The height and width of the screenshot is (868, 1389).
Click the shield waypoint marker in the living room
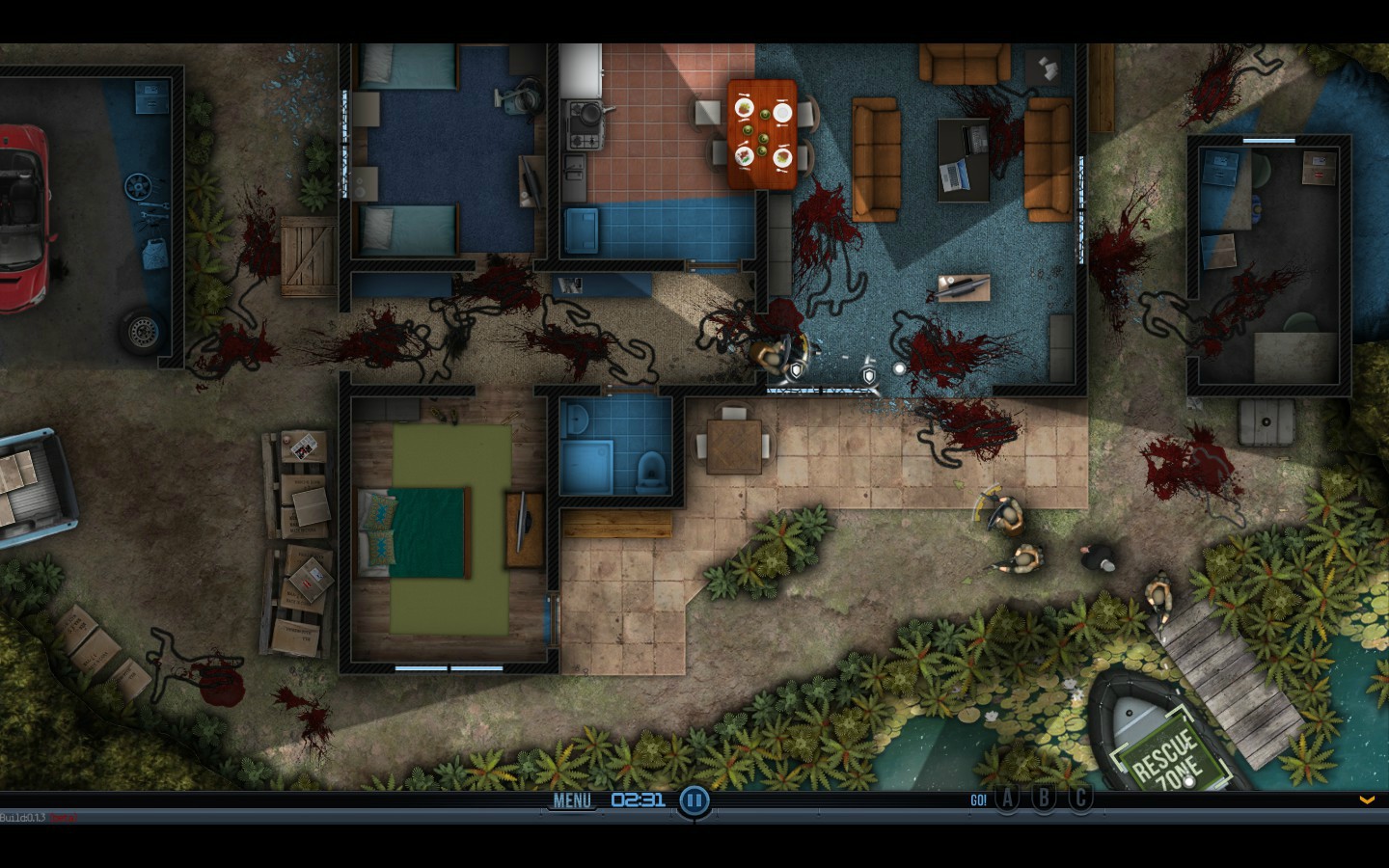click(x=797, y=372)
